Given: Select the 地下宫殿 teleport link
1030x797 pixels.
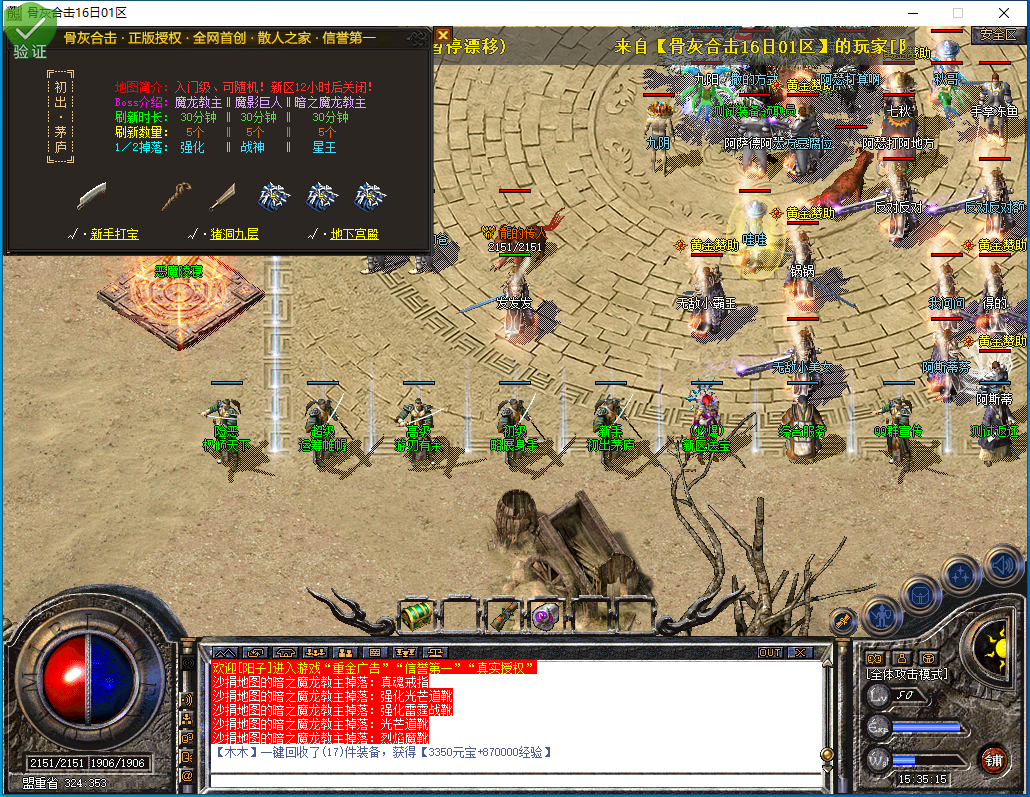Looking at the screenshot, I should click(354, 234).
